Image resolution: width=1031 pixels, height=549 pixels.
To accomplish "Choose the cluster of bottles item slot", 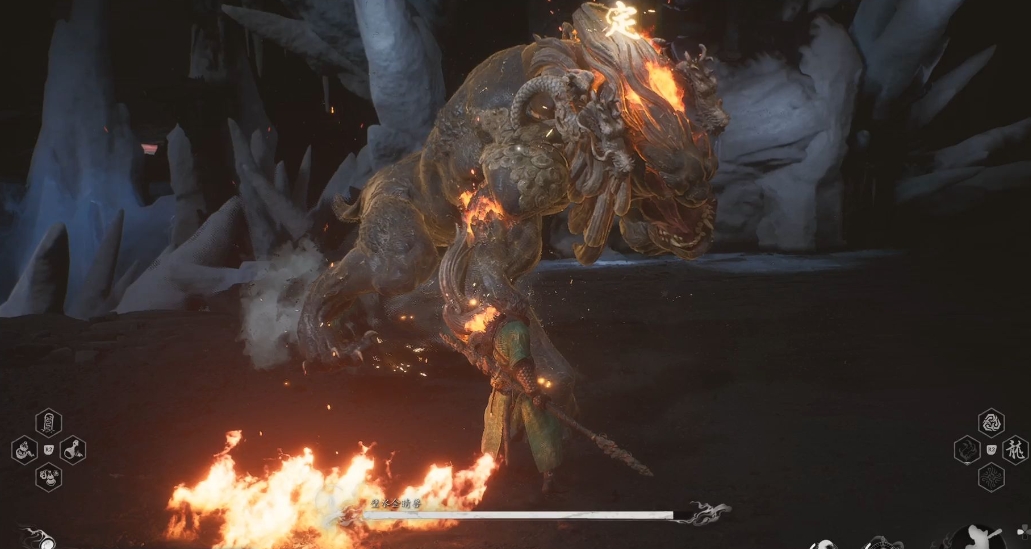I will pos(48,477).
